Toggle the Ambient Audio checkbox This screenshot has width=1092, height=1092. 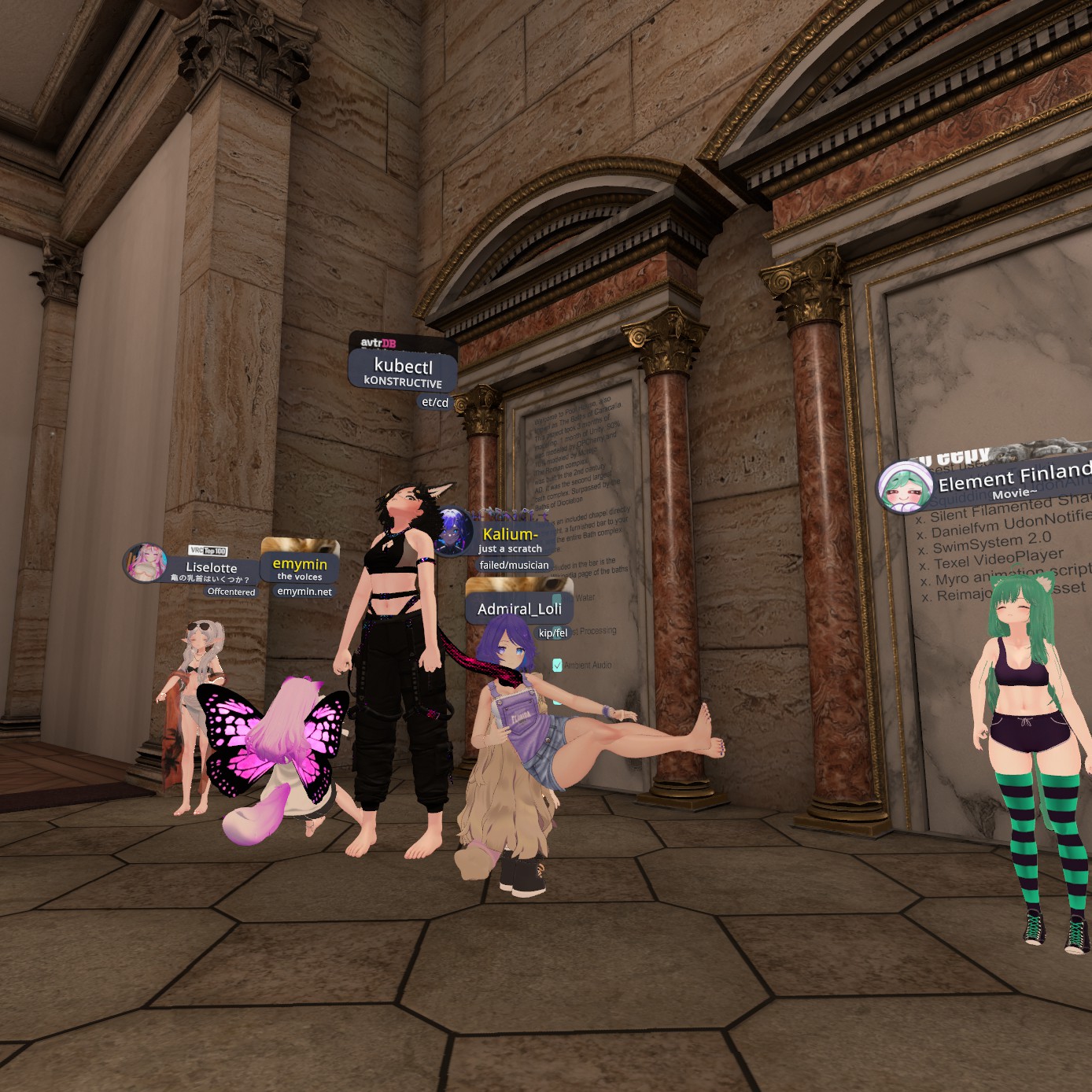(557, 666)
